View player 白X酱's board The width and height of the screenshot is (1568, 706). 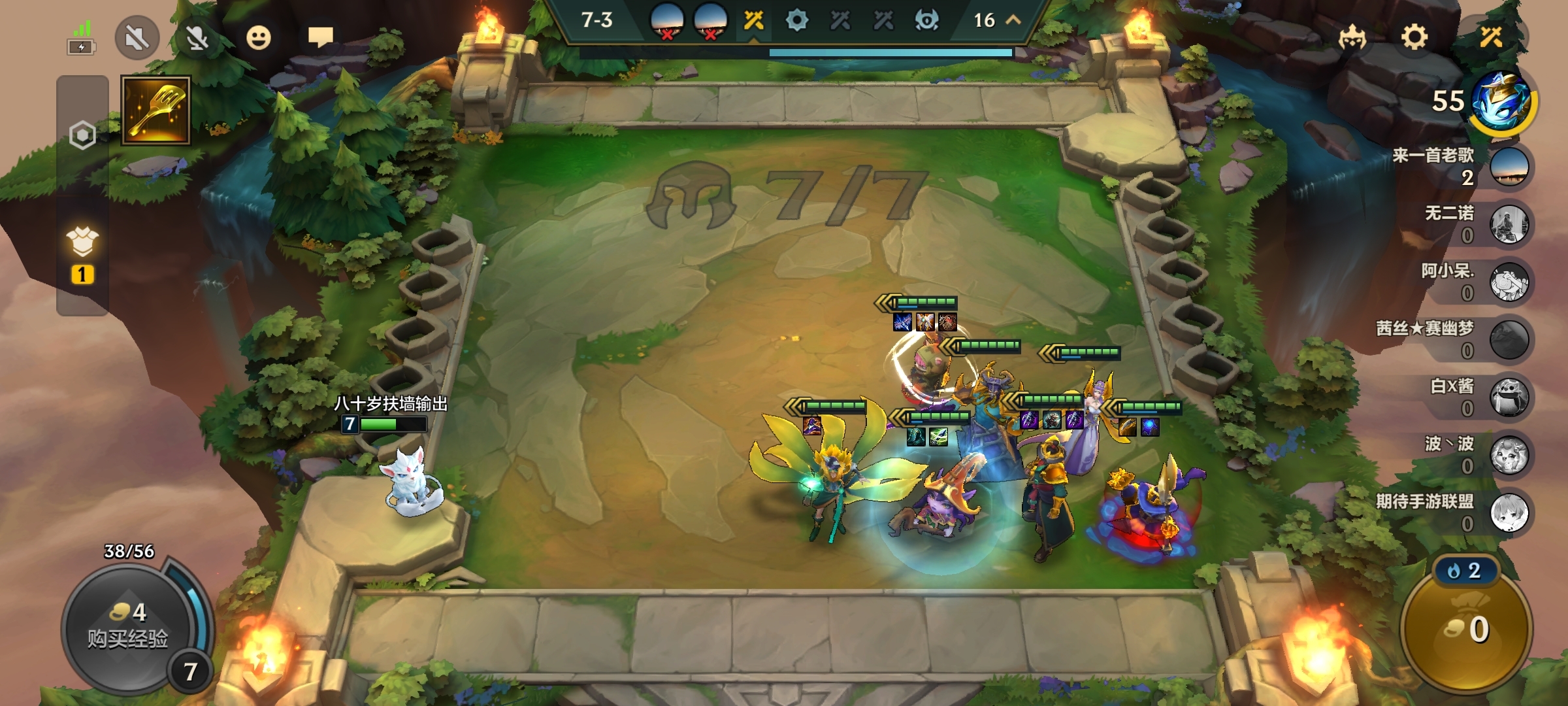click(1509, 397)
